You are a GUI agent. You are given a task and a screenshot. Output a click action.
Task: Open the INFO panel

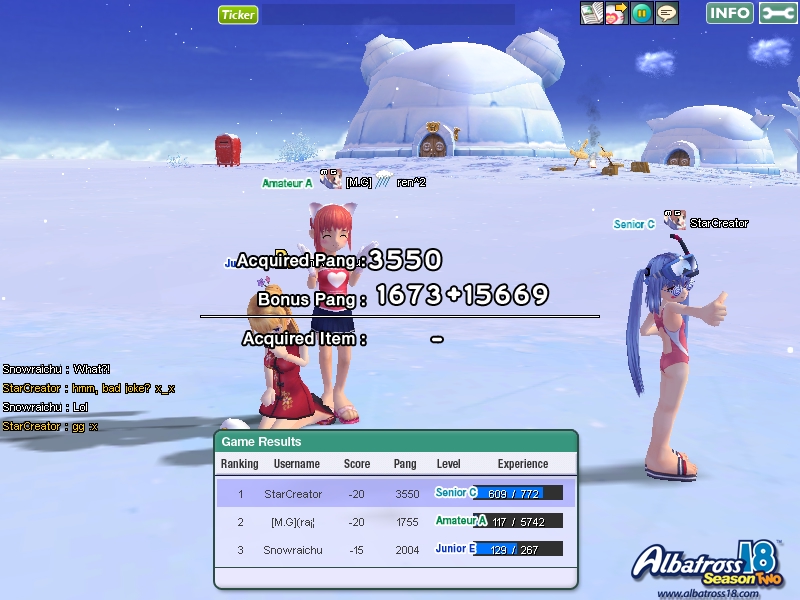coord(730,13)
